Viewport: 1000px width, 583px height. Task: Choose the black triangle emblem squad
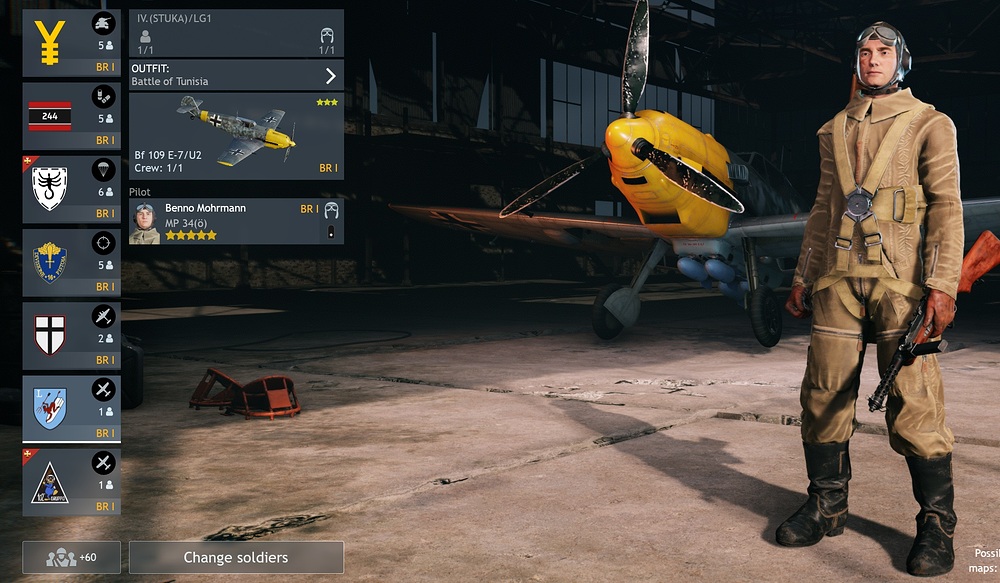click(x=71, y=481)
